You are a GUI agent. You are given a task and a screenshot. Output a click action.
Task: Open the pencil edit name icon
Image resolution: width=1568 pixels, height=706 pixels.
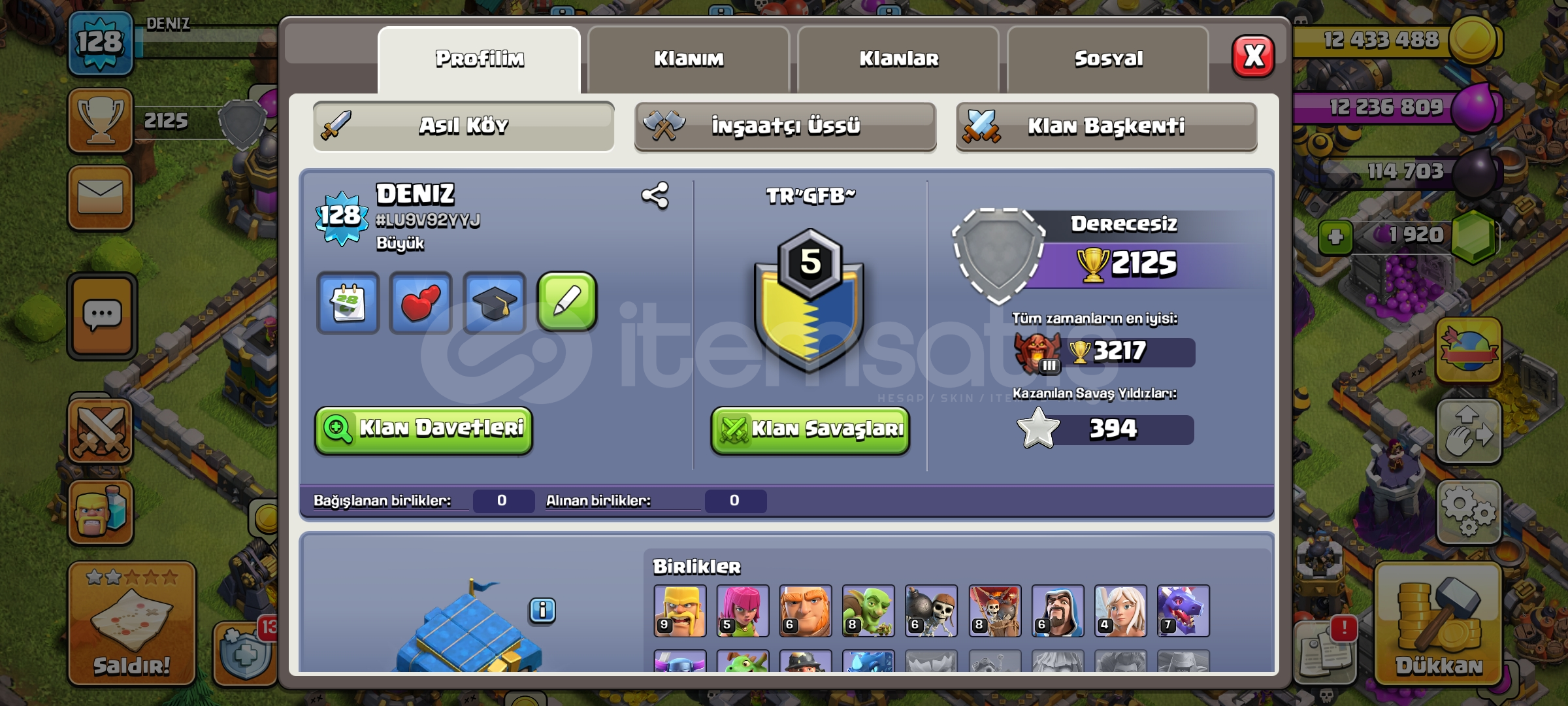[568, 302]
